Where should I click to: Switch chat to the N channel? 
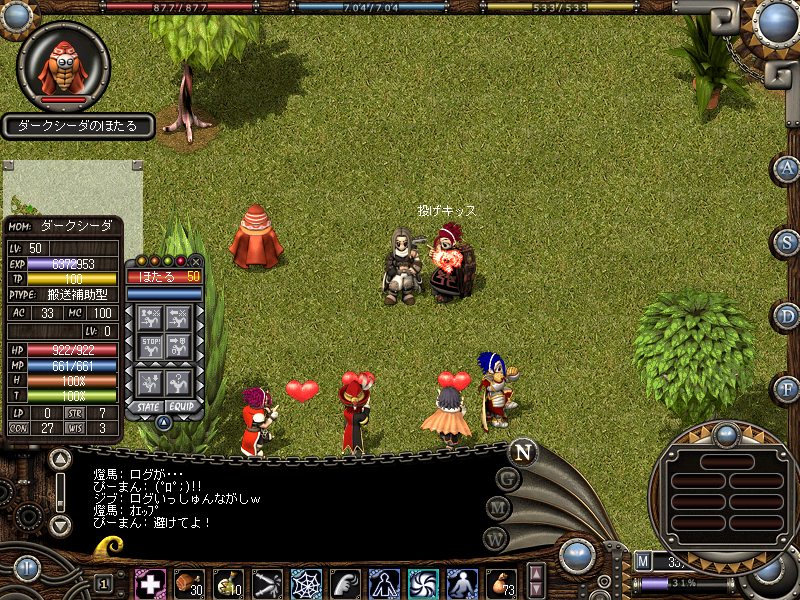point(521,452)
